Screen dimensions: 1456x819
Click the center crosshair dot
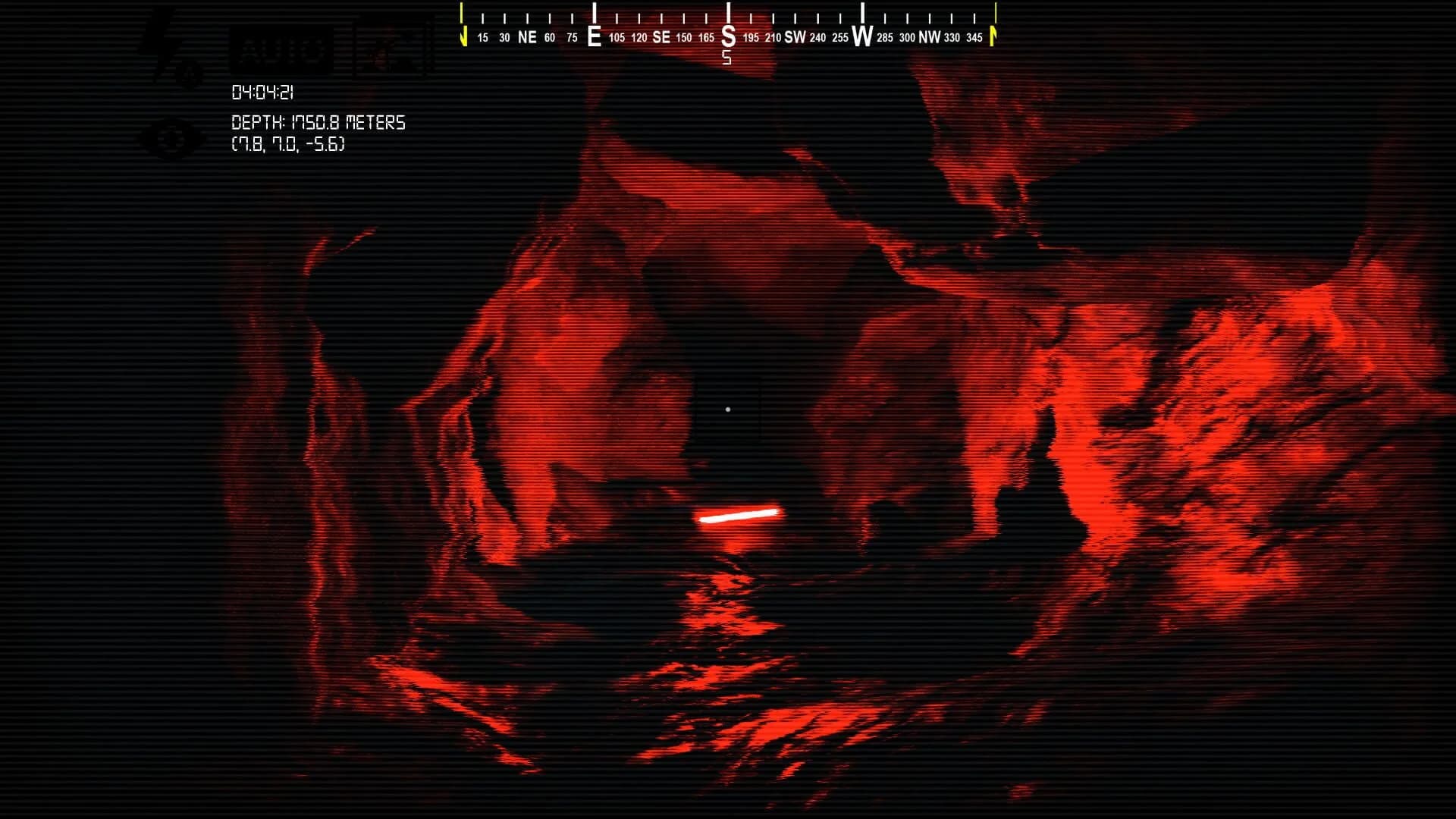[729, 409]
